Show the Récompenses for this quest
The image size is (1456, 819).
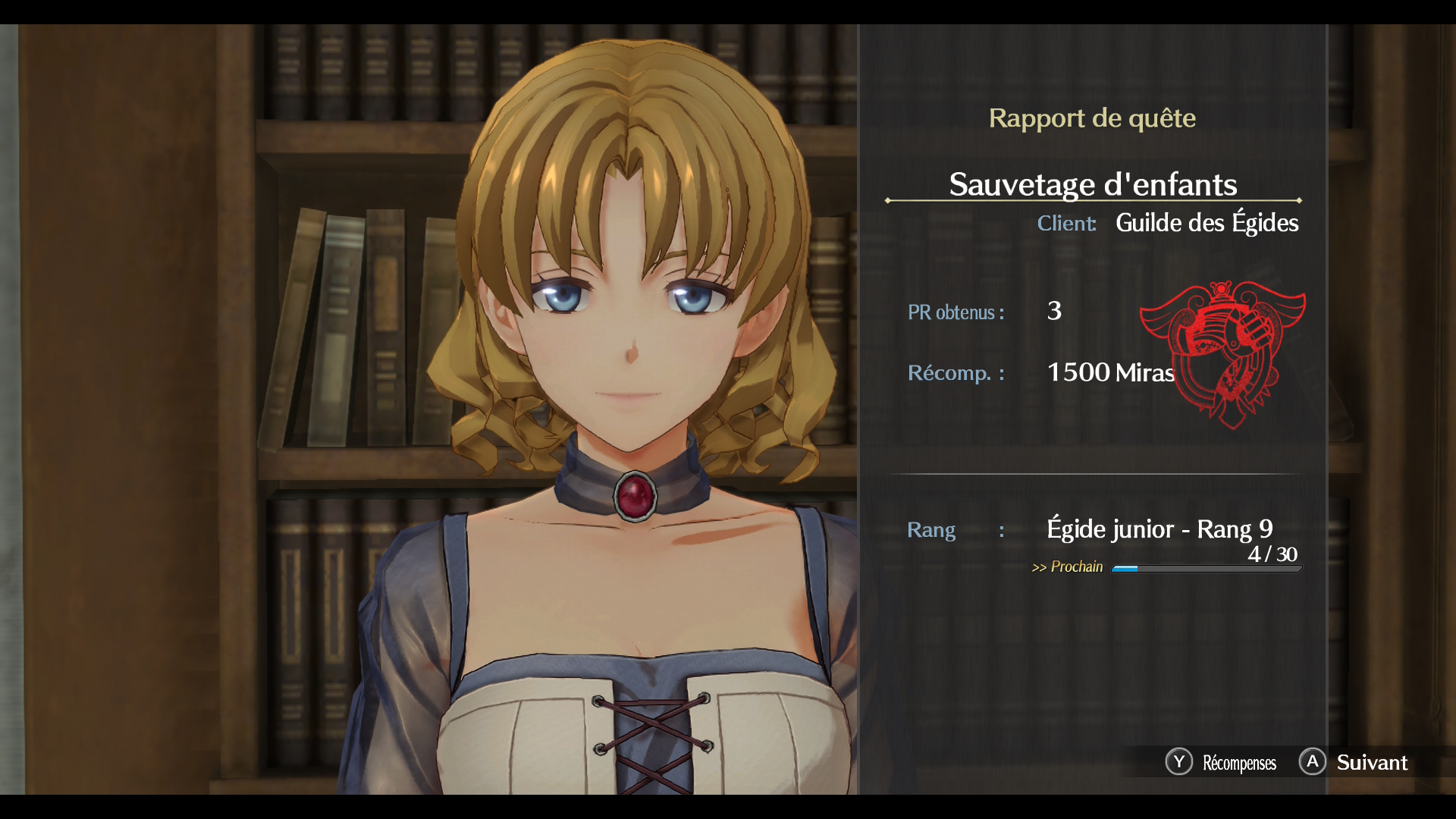coord(1222,762)
